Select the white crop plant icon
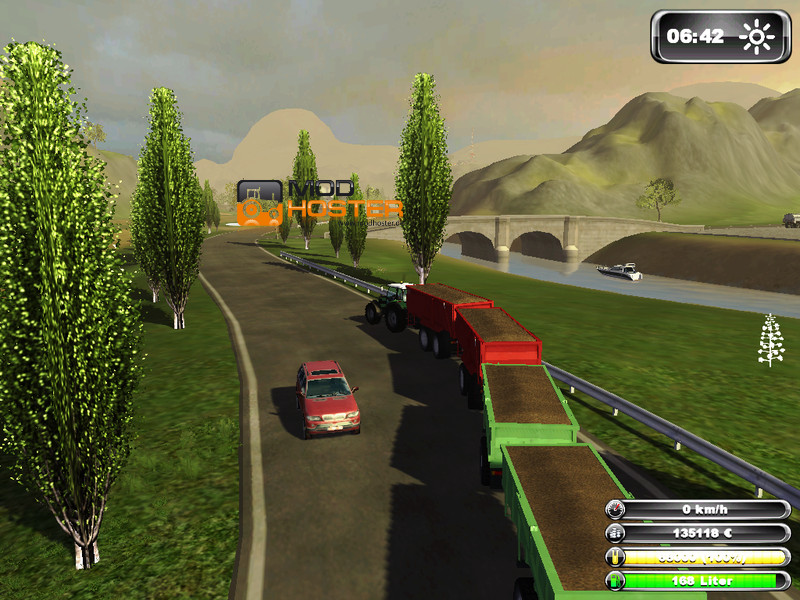This screenshot has height=600, width=800. click(x=770, y=340)
